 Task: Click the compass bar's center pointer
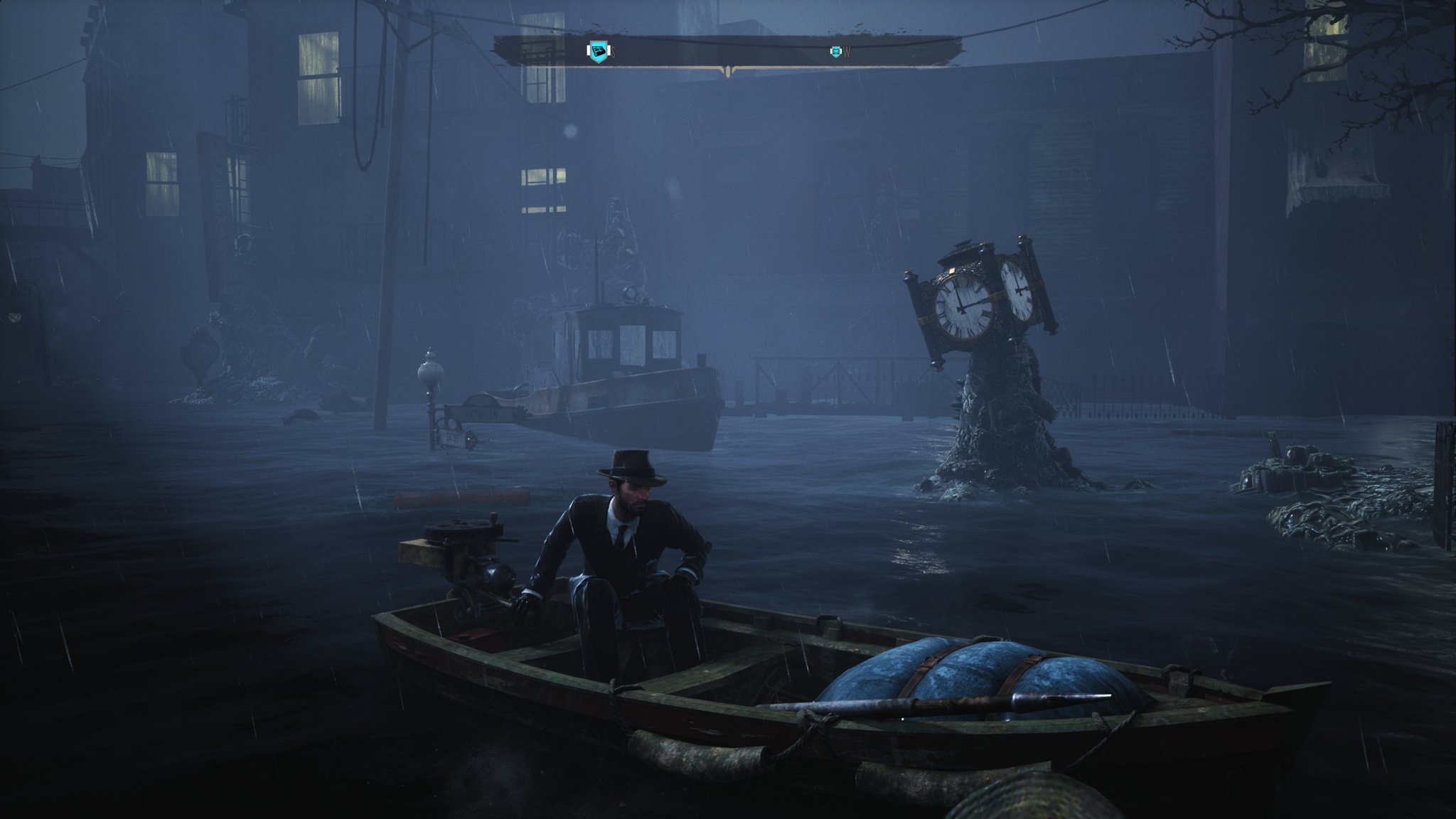pyautogui.click(x=727, y=70)
